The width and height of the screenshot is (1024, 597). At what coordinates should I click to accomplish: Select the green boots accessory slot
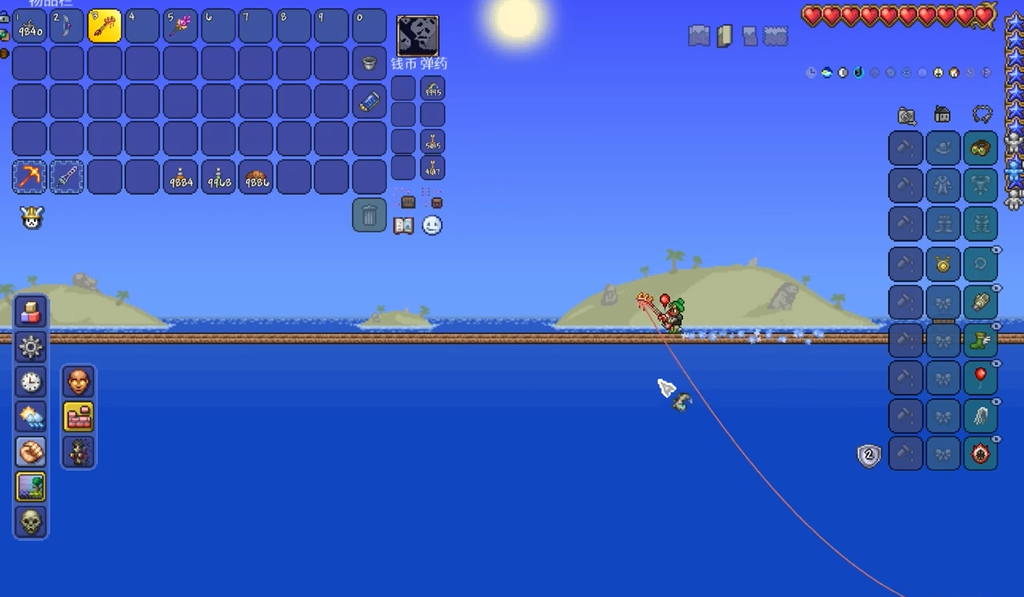980,340
